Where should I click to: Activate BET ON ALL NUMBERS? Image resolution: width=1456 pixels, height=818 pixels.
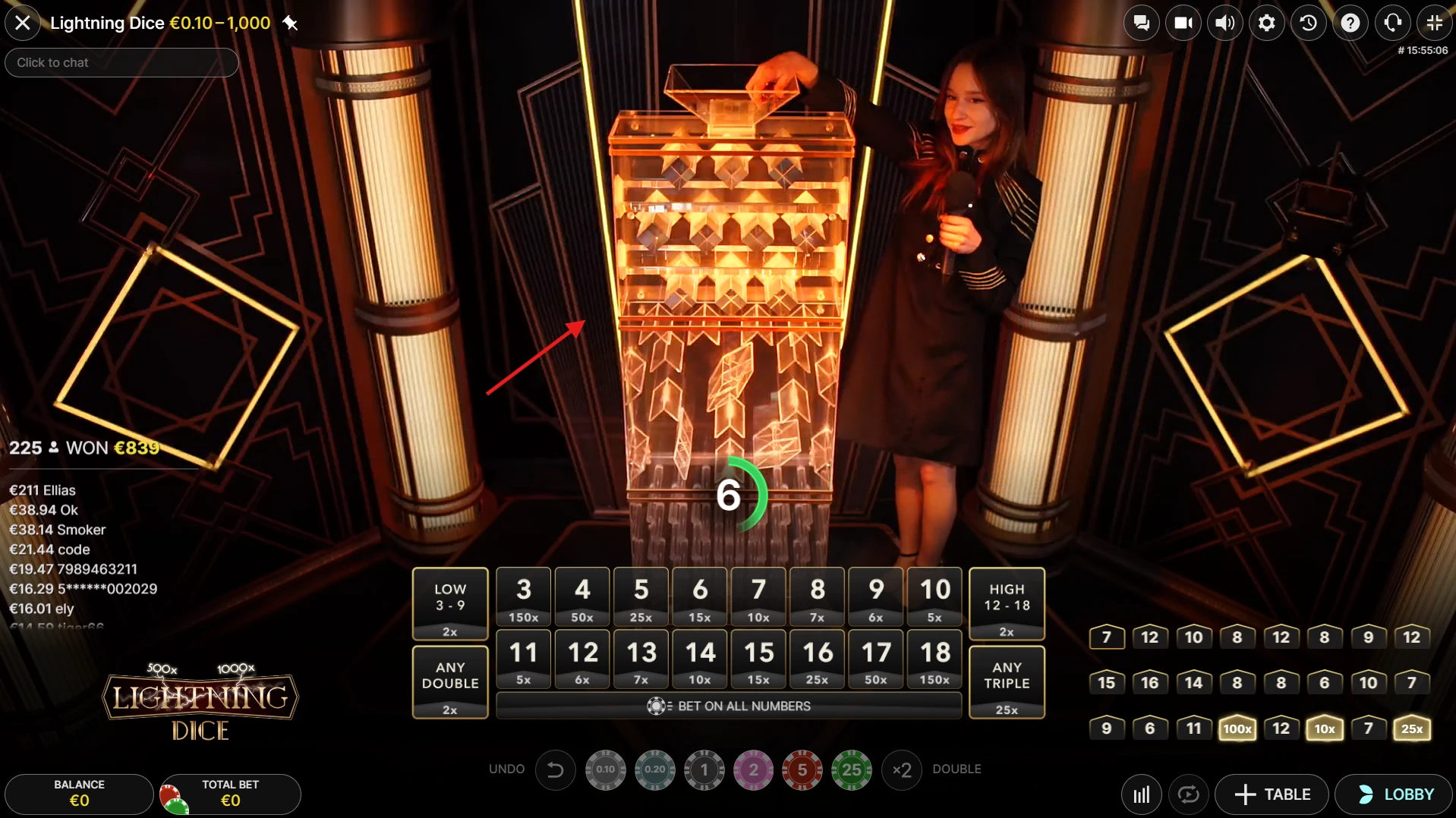(729, 706)
